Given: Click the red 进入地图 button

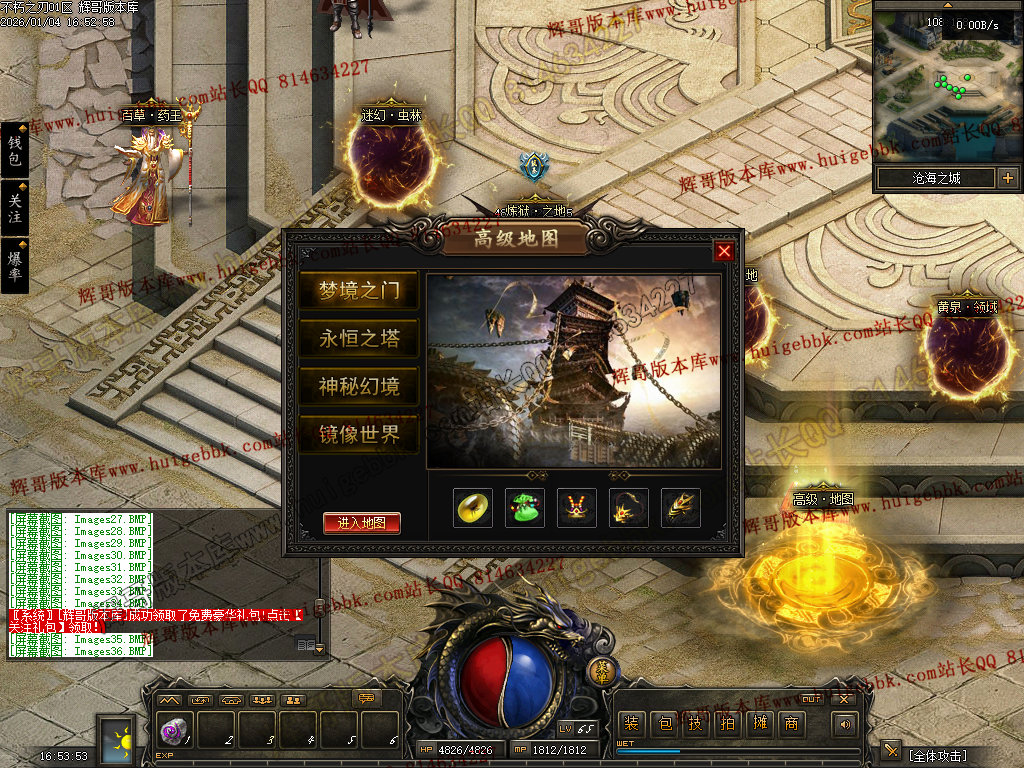Looking at the screenshot, I should (361, 523).
